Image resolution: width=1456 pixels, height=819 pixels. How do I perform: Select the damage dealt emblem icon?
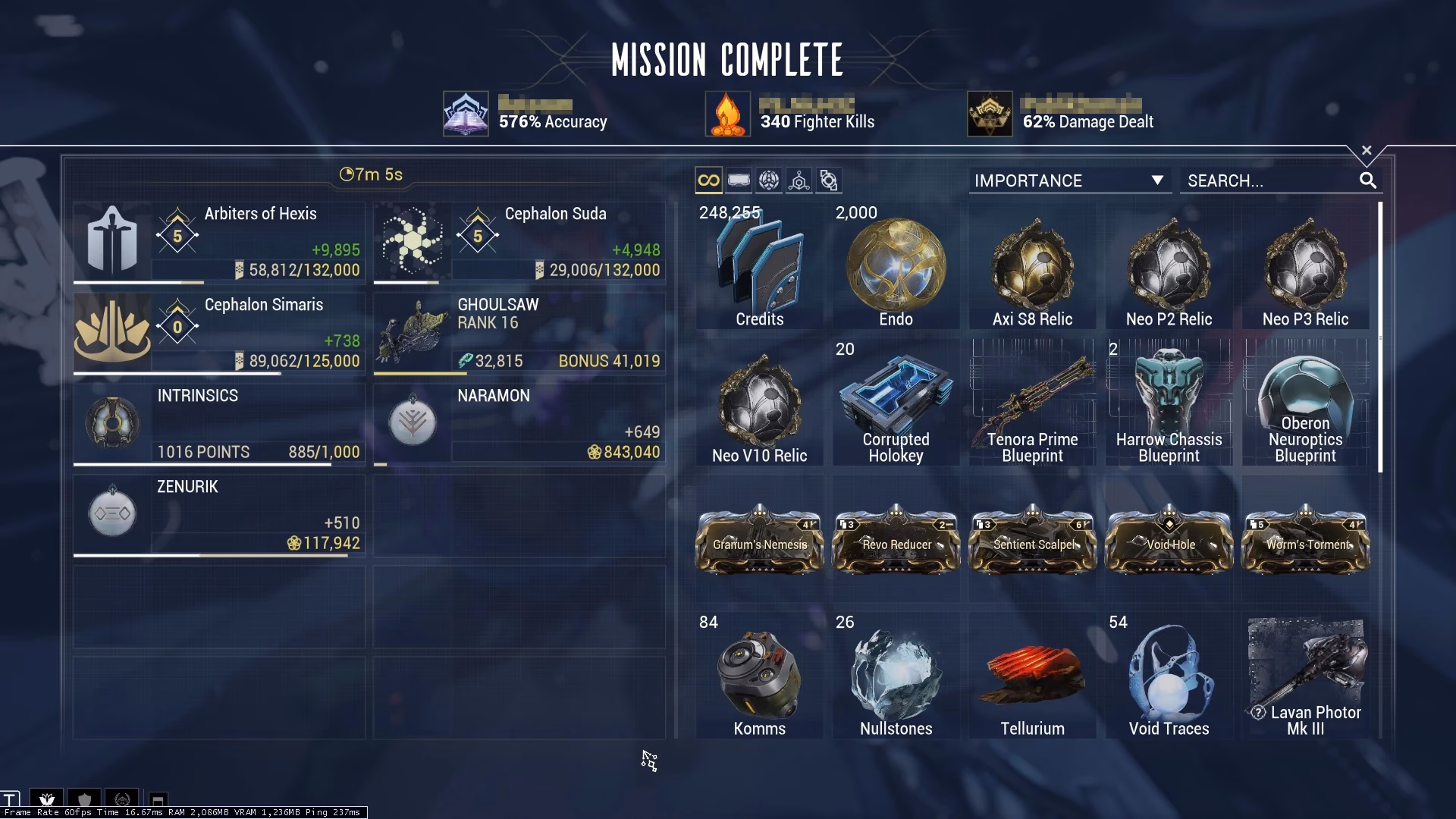pos(990,114)
